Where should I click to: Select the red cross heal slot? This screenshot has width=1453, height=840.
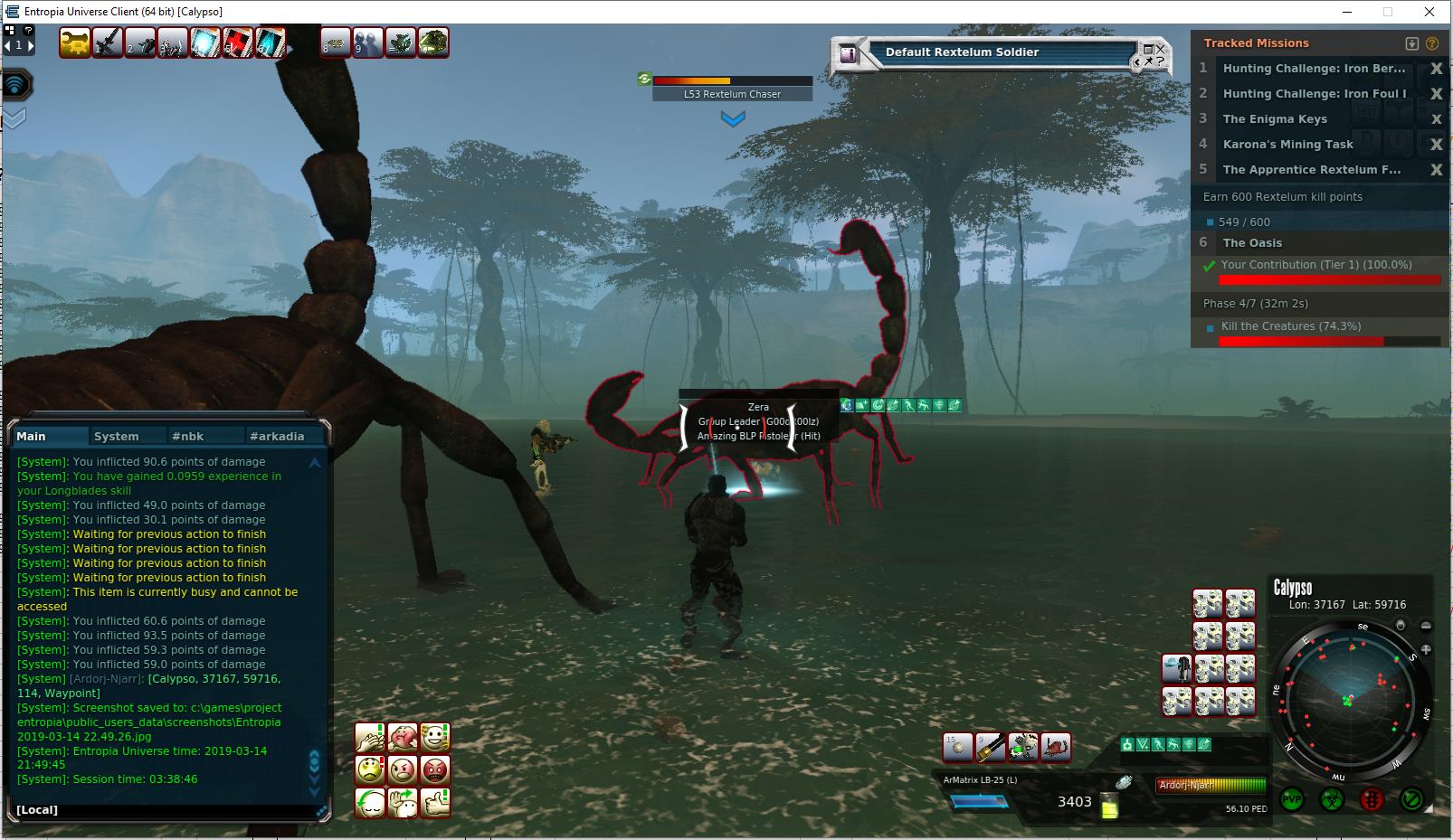[238, 42]
